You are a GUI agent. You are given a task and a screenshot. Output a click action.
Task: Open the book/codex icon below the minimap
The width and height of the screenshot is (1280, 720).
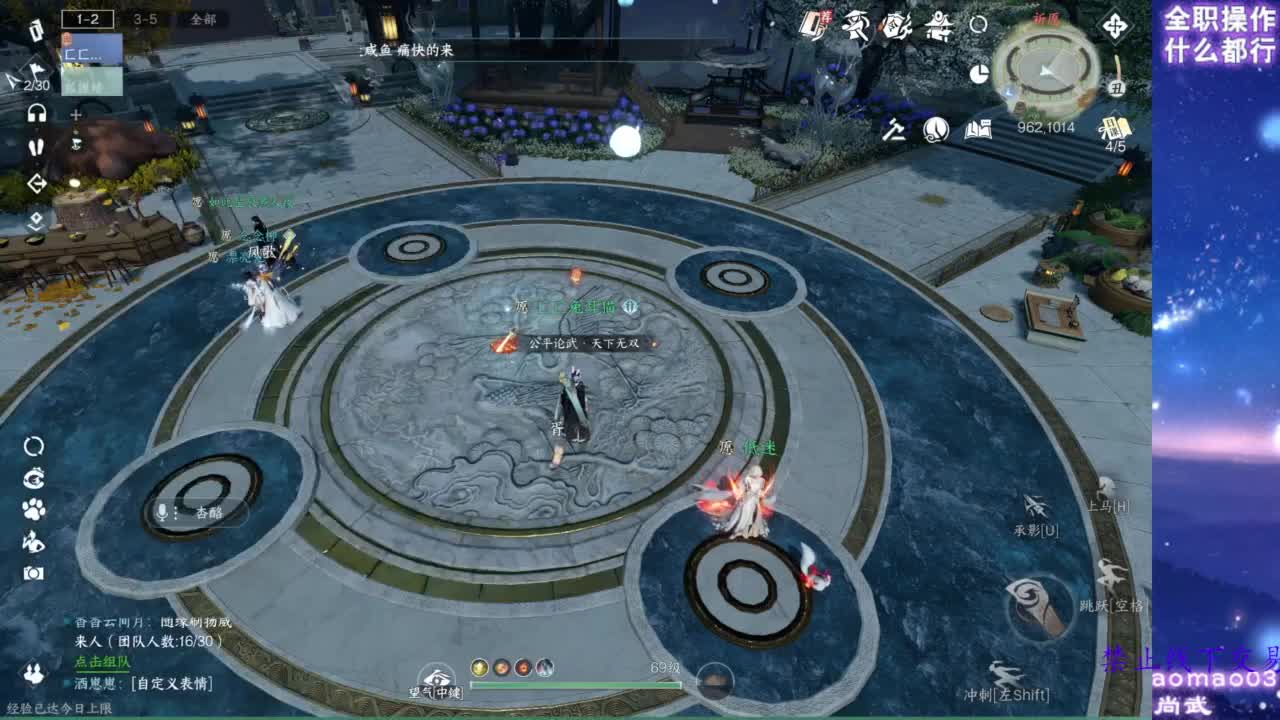(980, 131)
